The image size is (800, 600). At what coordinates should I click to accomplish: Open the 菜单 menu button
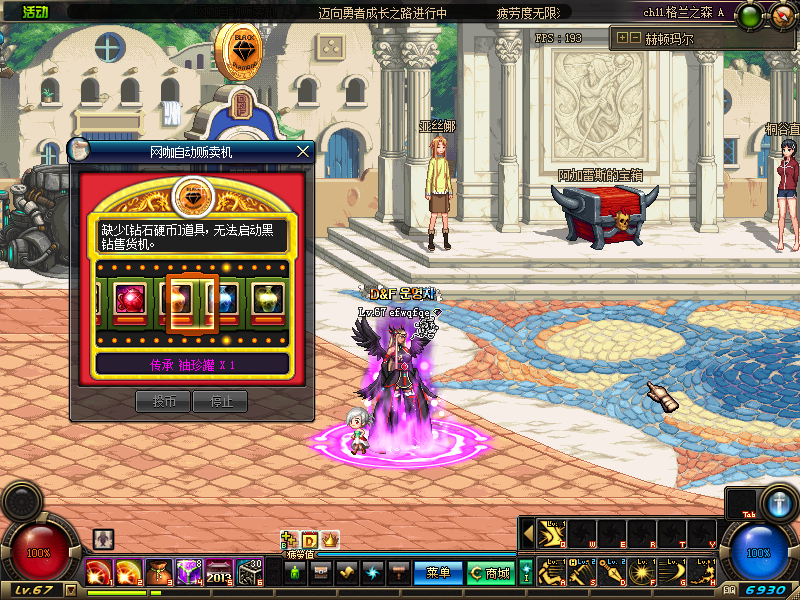tap(438, 573)
